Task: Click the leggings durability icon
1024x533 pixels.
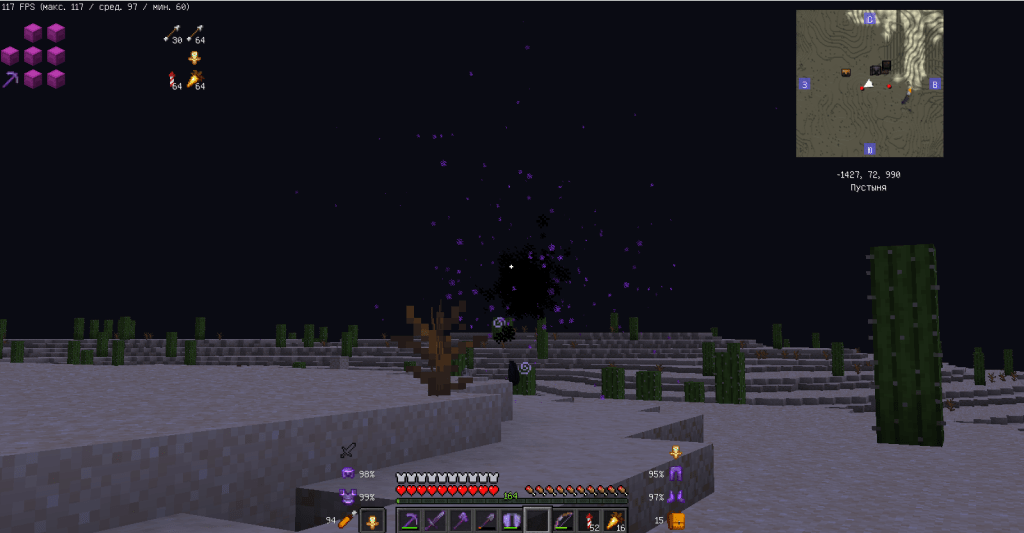Action: point(675,474)
